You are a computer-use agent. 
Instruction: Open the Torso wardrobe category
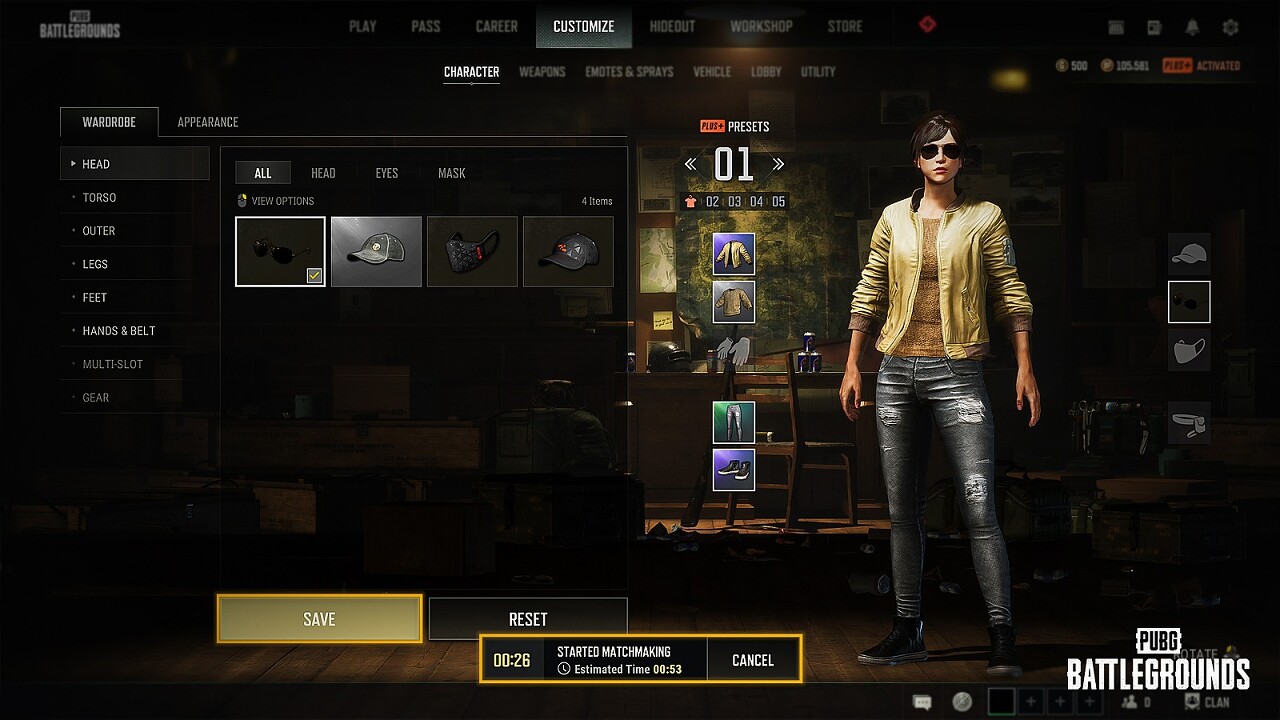[x=99, y=197]
